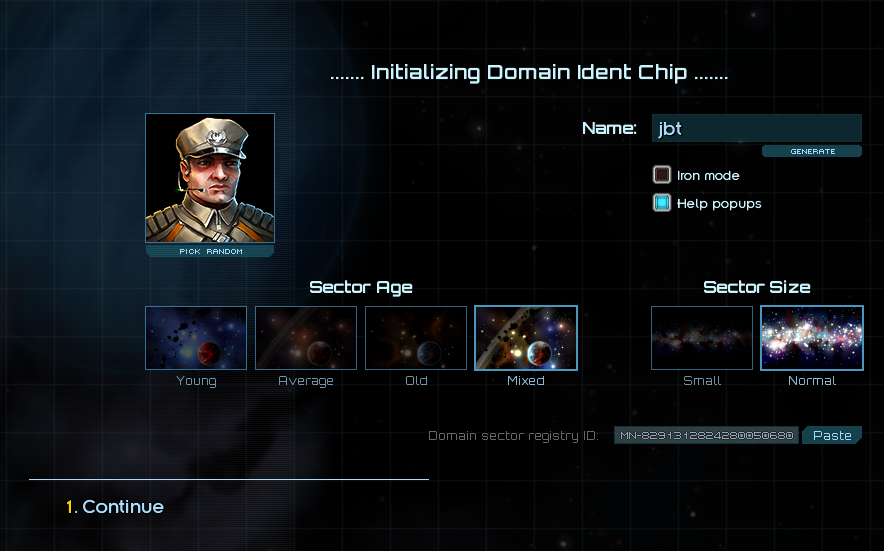Screen dimensions: 884x551
Task: Click the sector registry ID field
Action: 706,436
